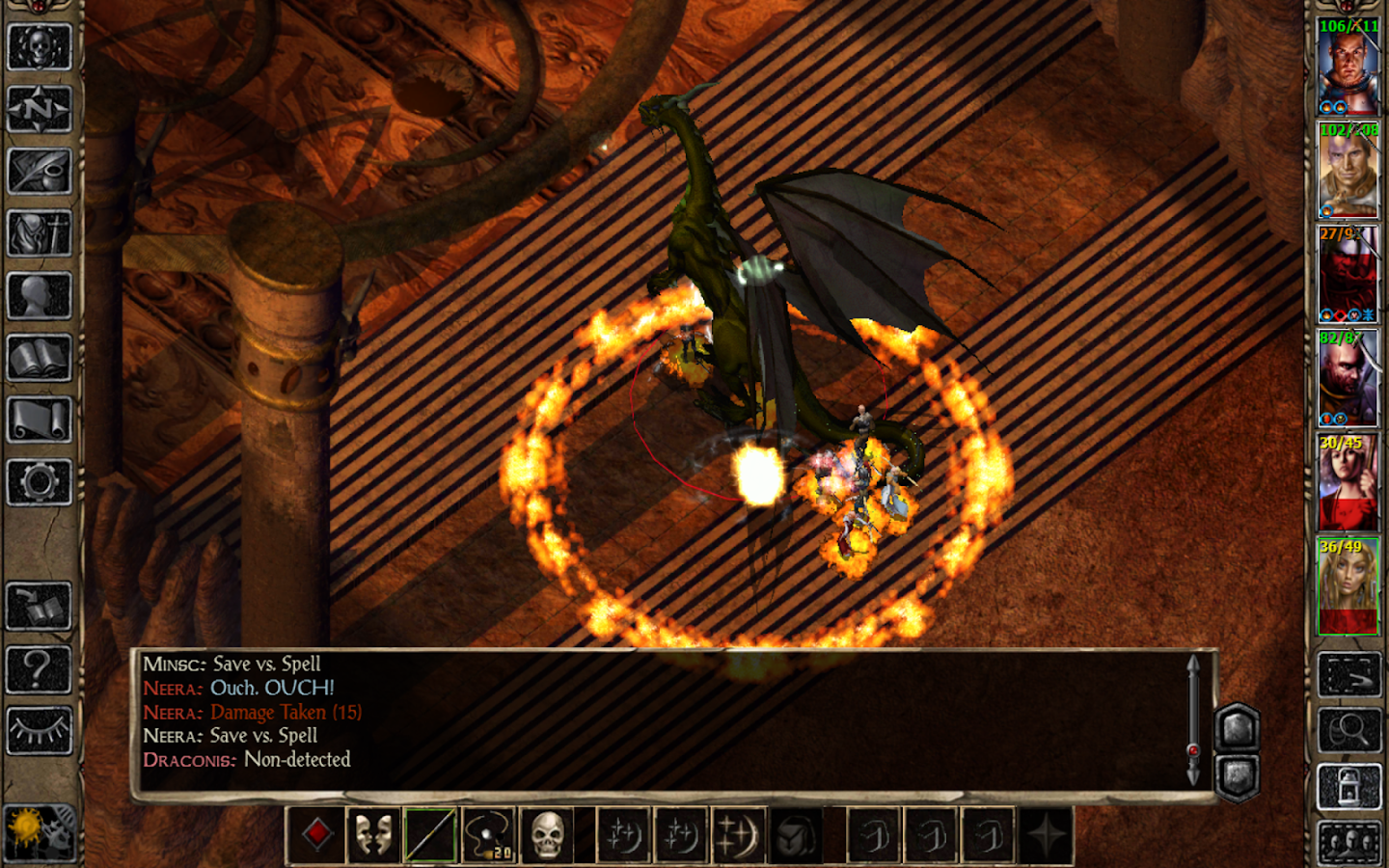Click the group-select pointer icon on the right
1389x868 pixels.
[1350, 675]
